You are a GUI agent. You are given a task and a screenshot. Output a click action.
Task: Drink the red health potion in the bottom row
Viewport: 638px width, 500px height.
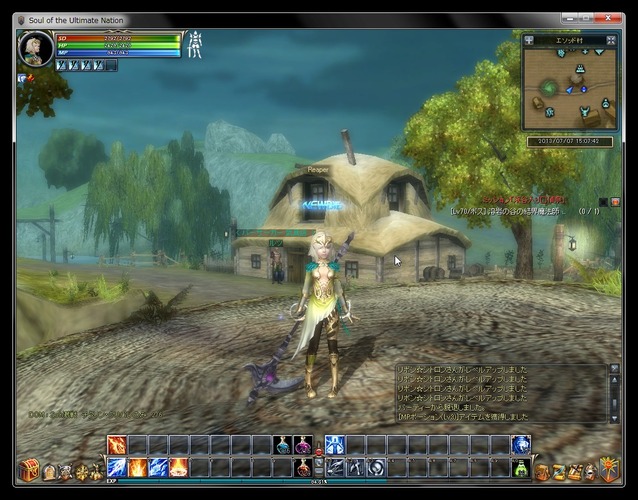(303, 467)
